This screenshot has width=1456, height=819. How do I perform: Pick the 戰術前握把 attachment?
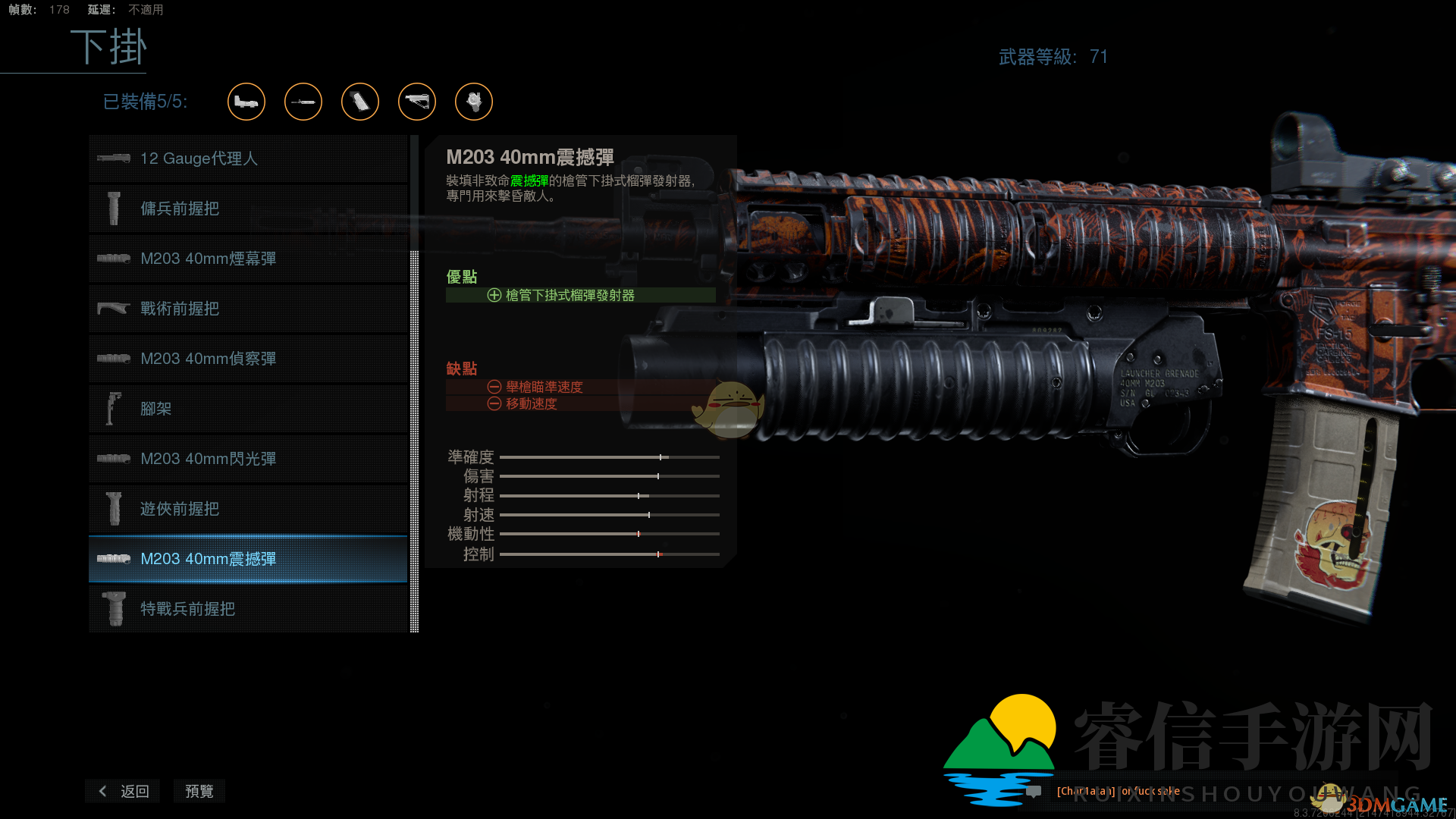248,309
